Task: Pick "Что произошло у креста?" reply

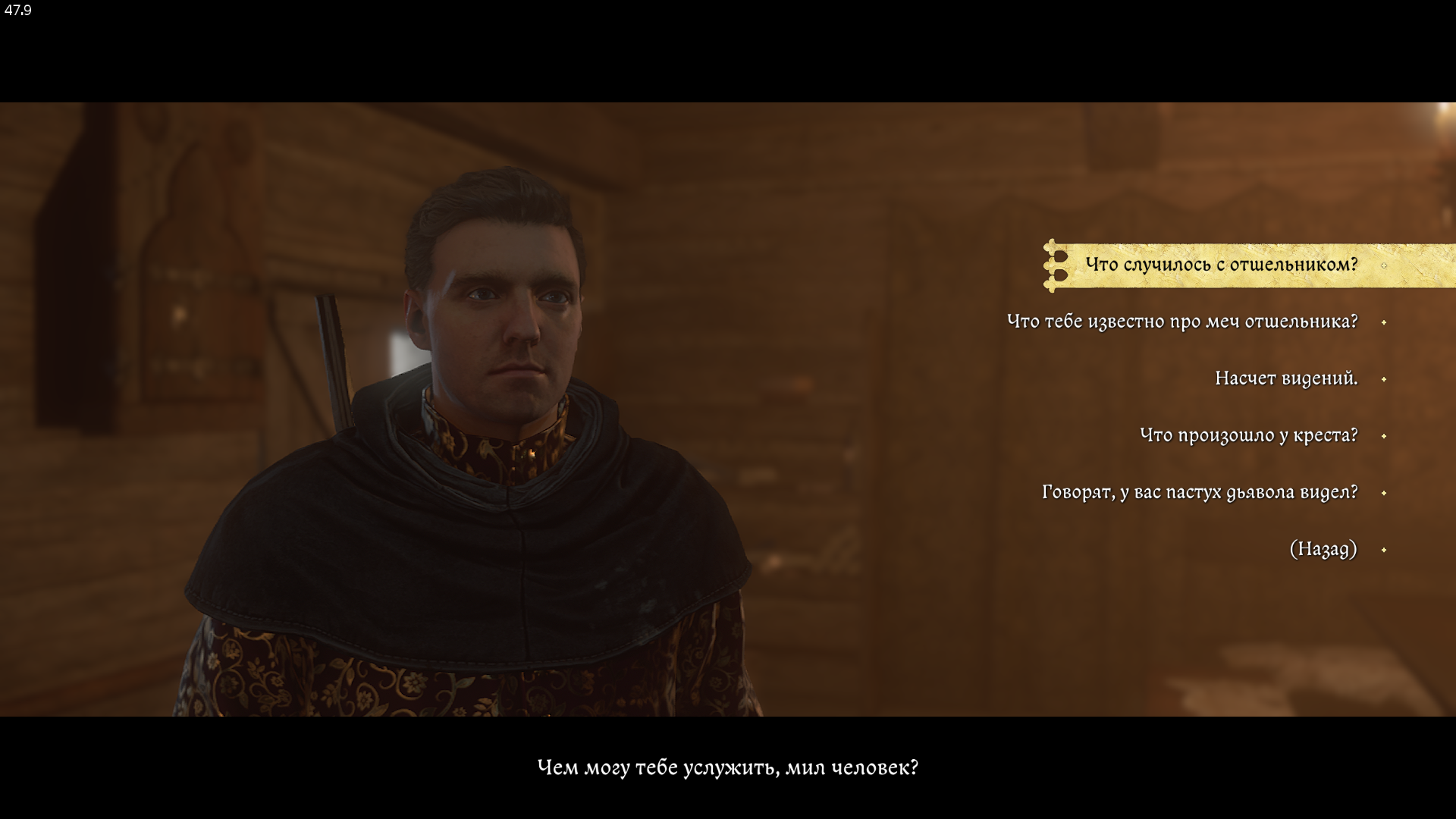Action: (1248, 435)
